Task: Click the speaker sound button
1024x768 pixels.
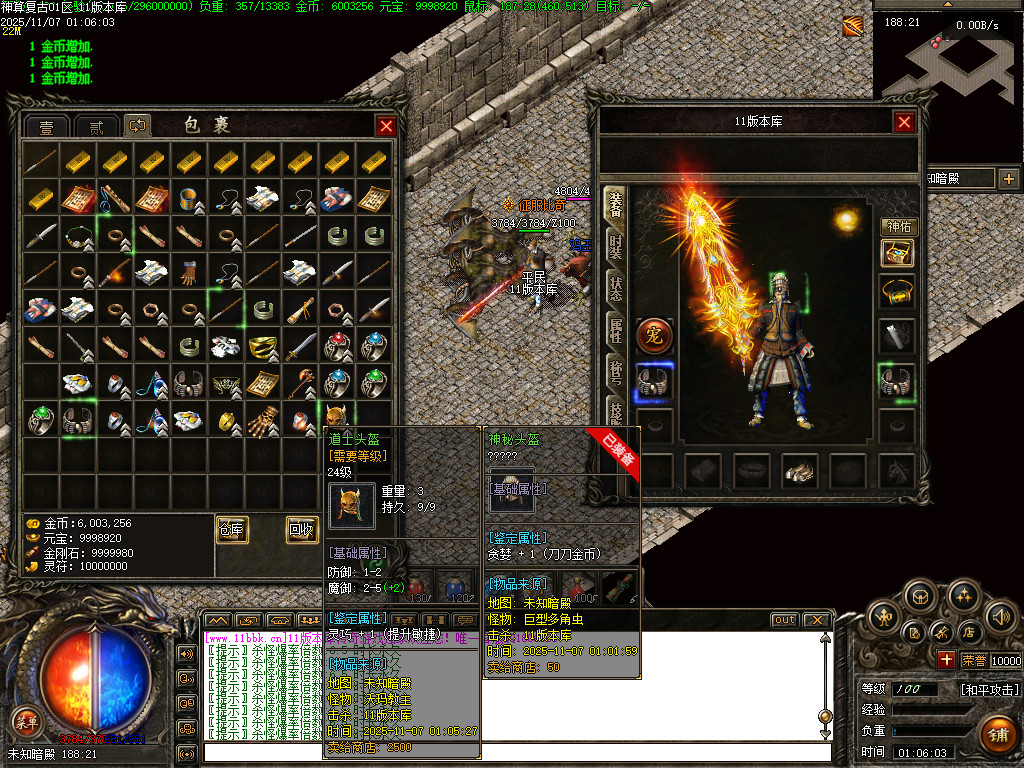Action: click(1001, 615)
